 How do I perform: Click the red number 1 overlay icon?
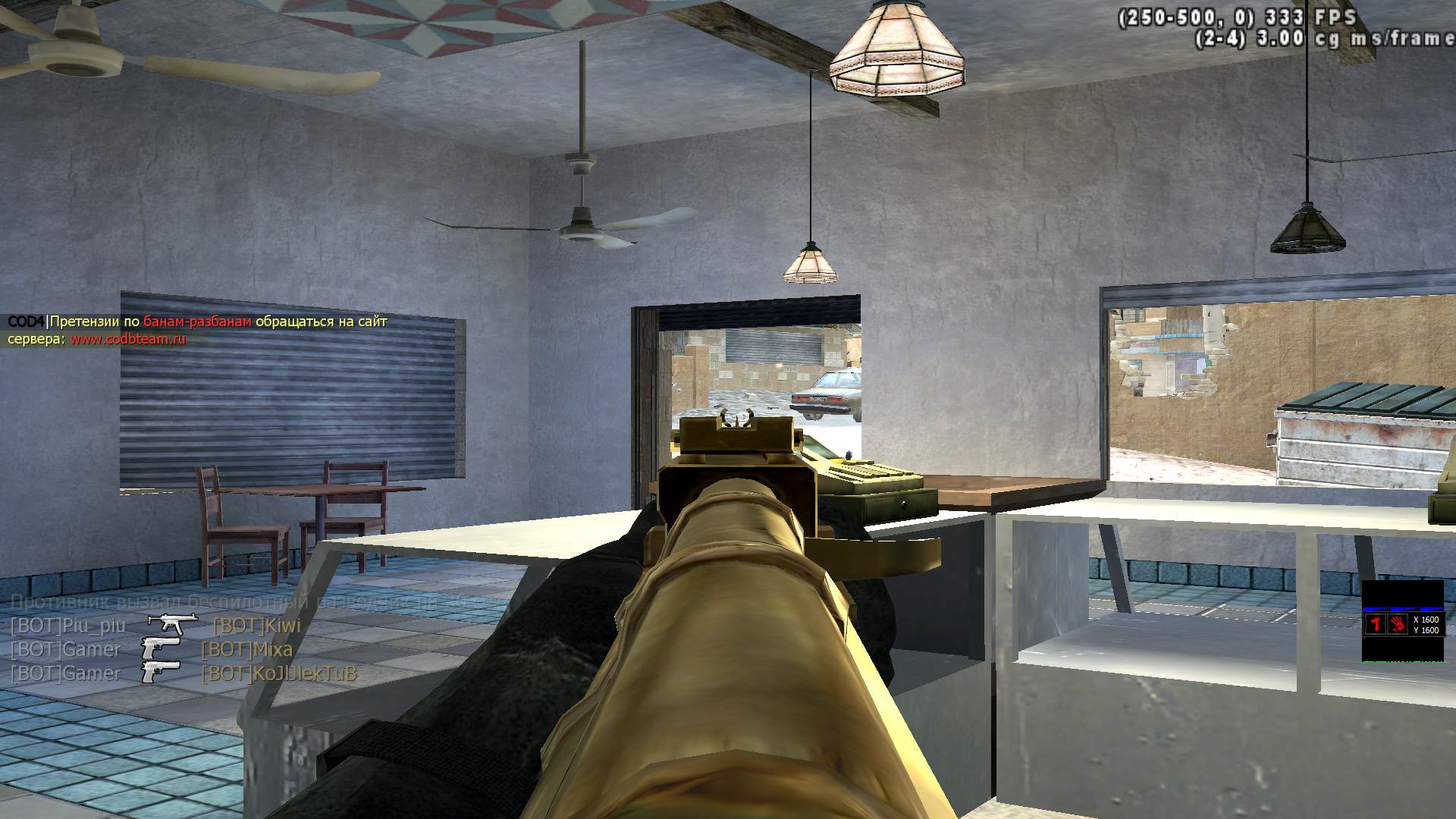click(1376, 624)
